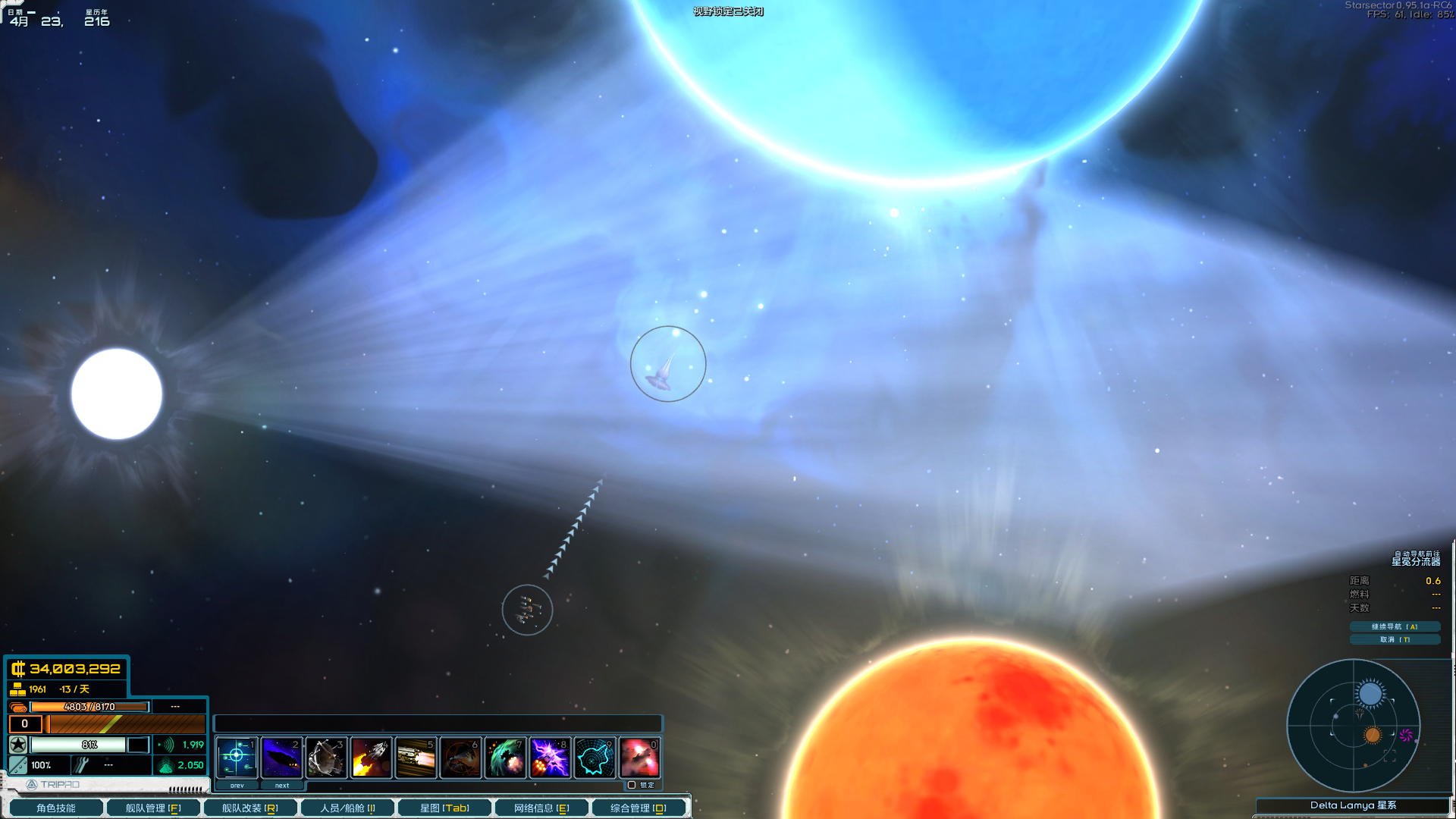This screenshot has width=1456, height=819.
Task: Select the purple Interdiction Pulse ability in slot 8
Action: tap(550, 758)
